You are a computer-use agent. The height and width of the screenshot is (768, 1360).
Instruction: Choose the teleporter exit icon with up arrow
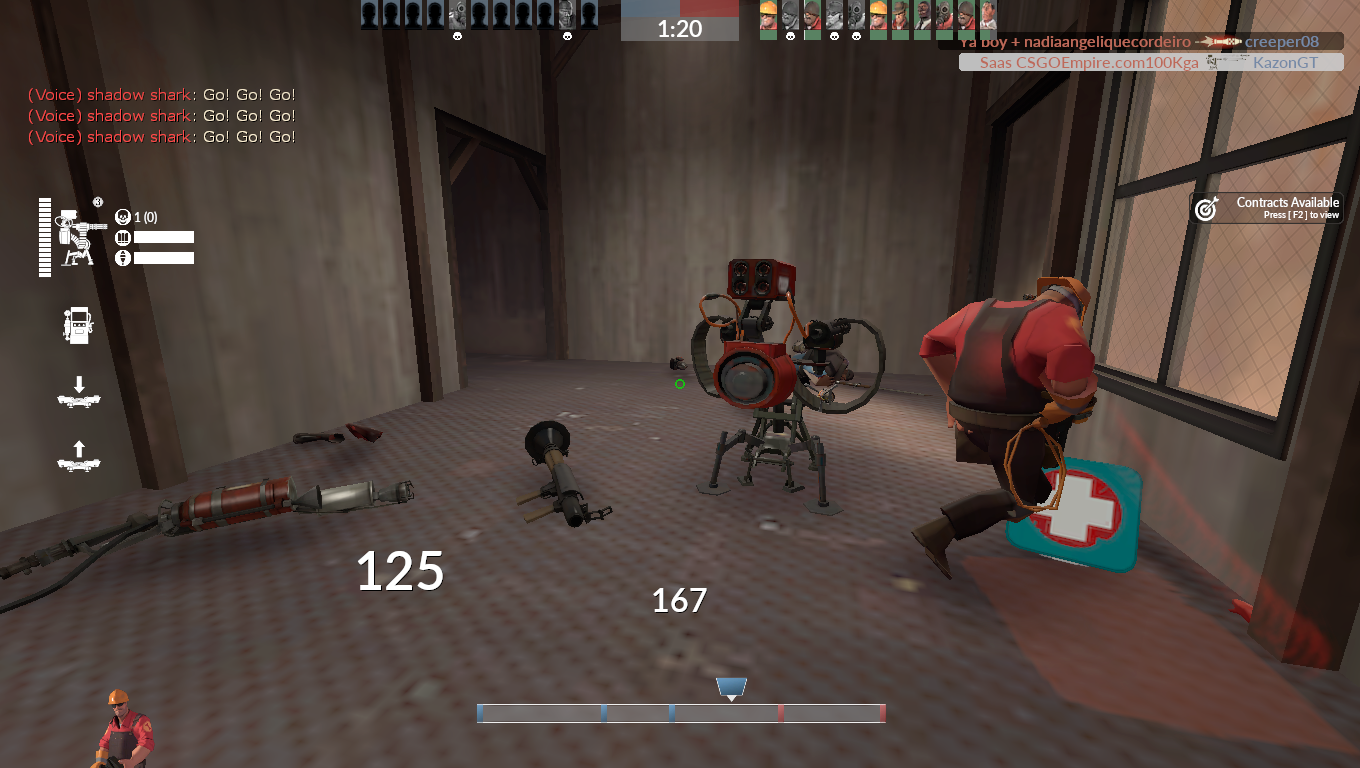point(79,456)
